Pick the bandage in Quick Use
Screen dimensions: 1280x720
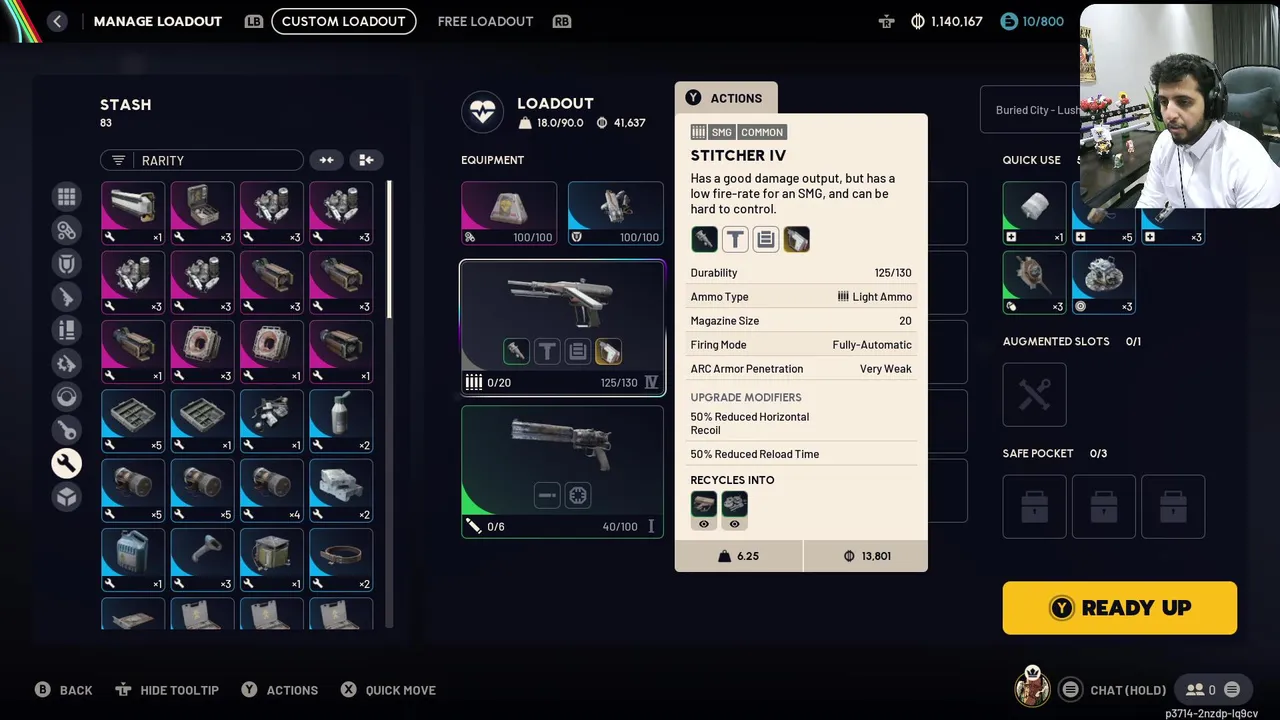tap(1034, 213)
